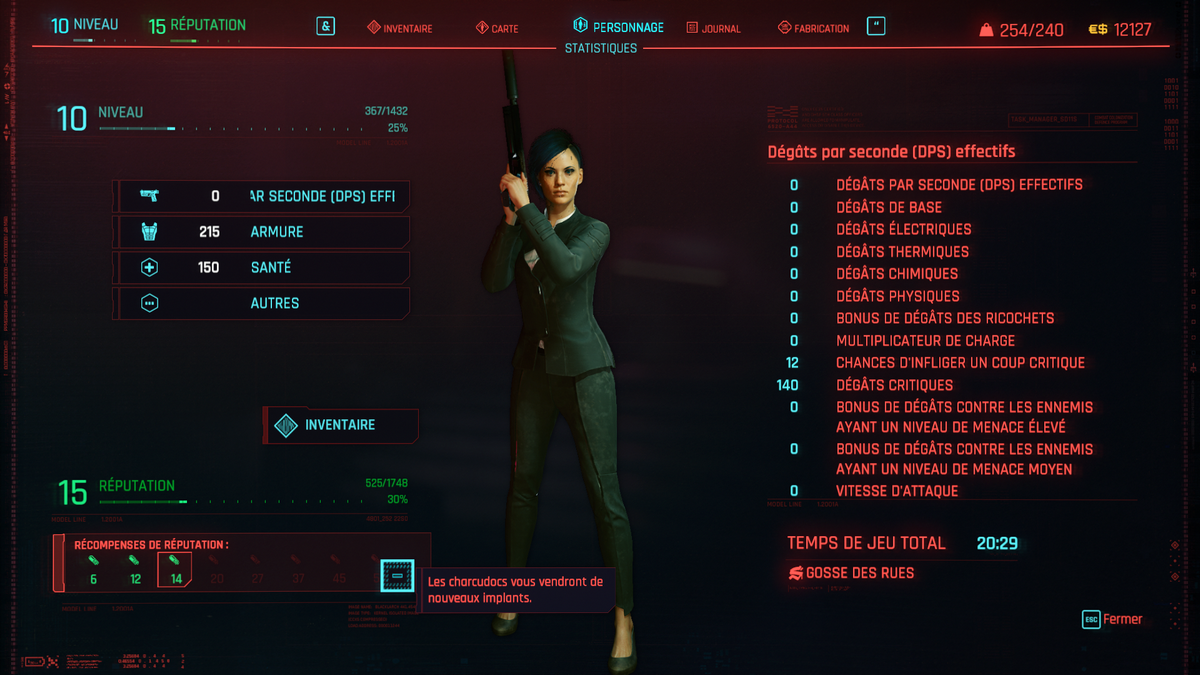Select the DPS stats row
The width and height of the screenshot is (1200, 675).
click(262, 196)
